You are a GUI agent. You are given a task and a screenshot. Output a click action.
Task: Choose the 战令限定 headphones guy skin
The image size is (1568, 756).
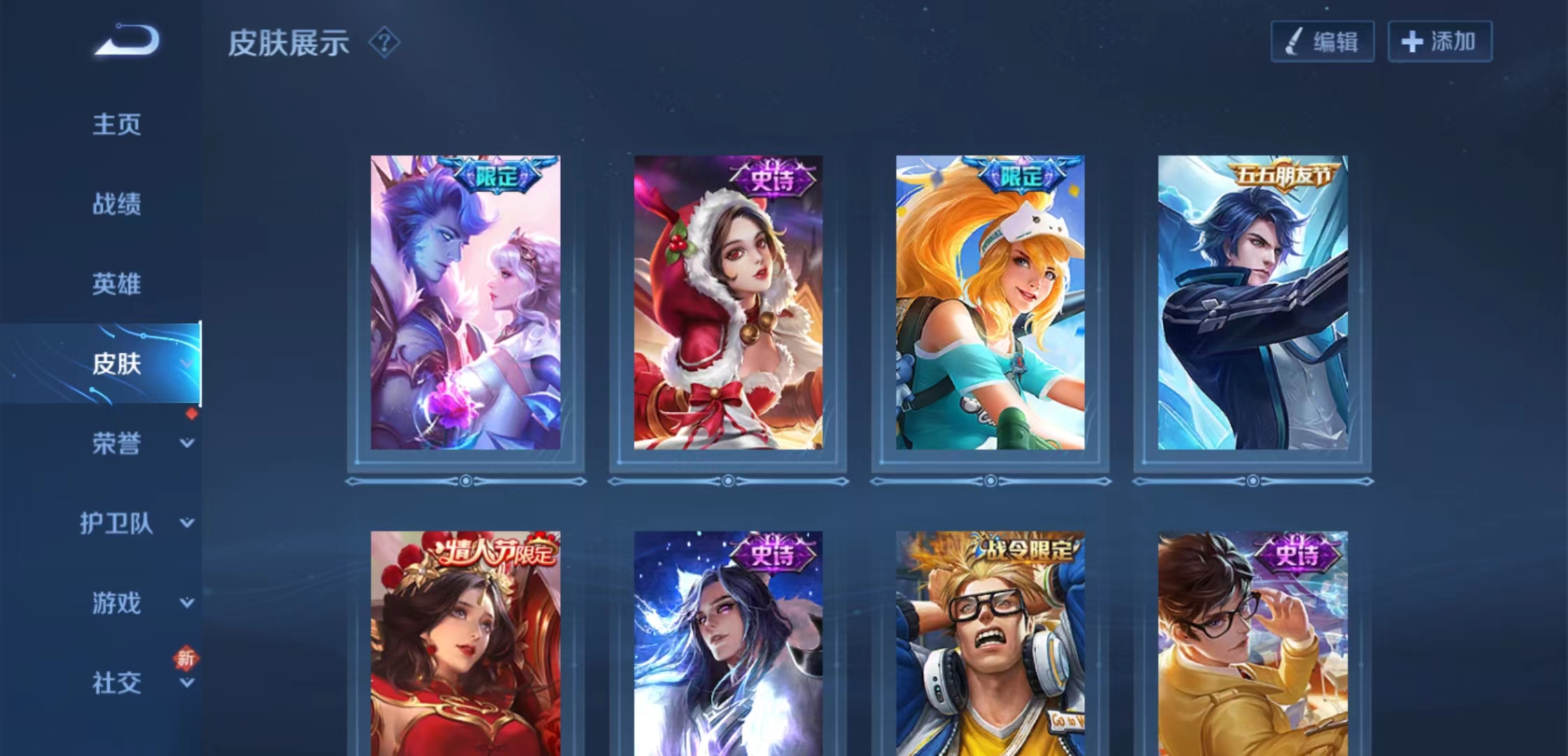pyautogui.click(x=990, y=644)
